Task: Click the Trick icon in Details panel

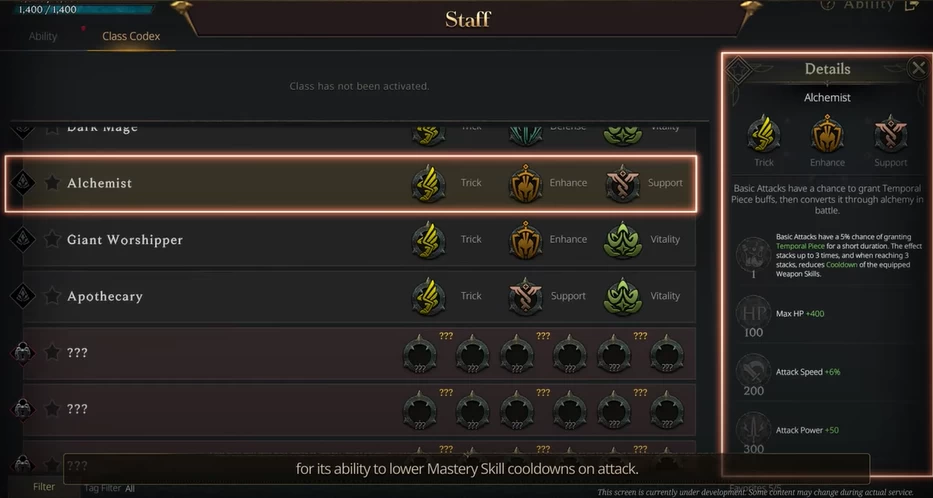Action: pos(764,134)
